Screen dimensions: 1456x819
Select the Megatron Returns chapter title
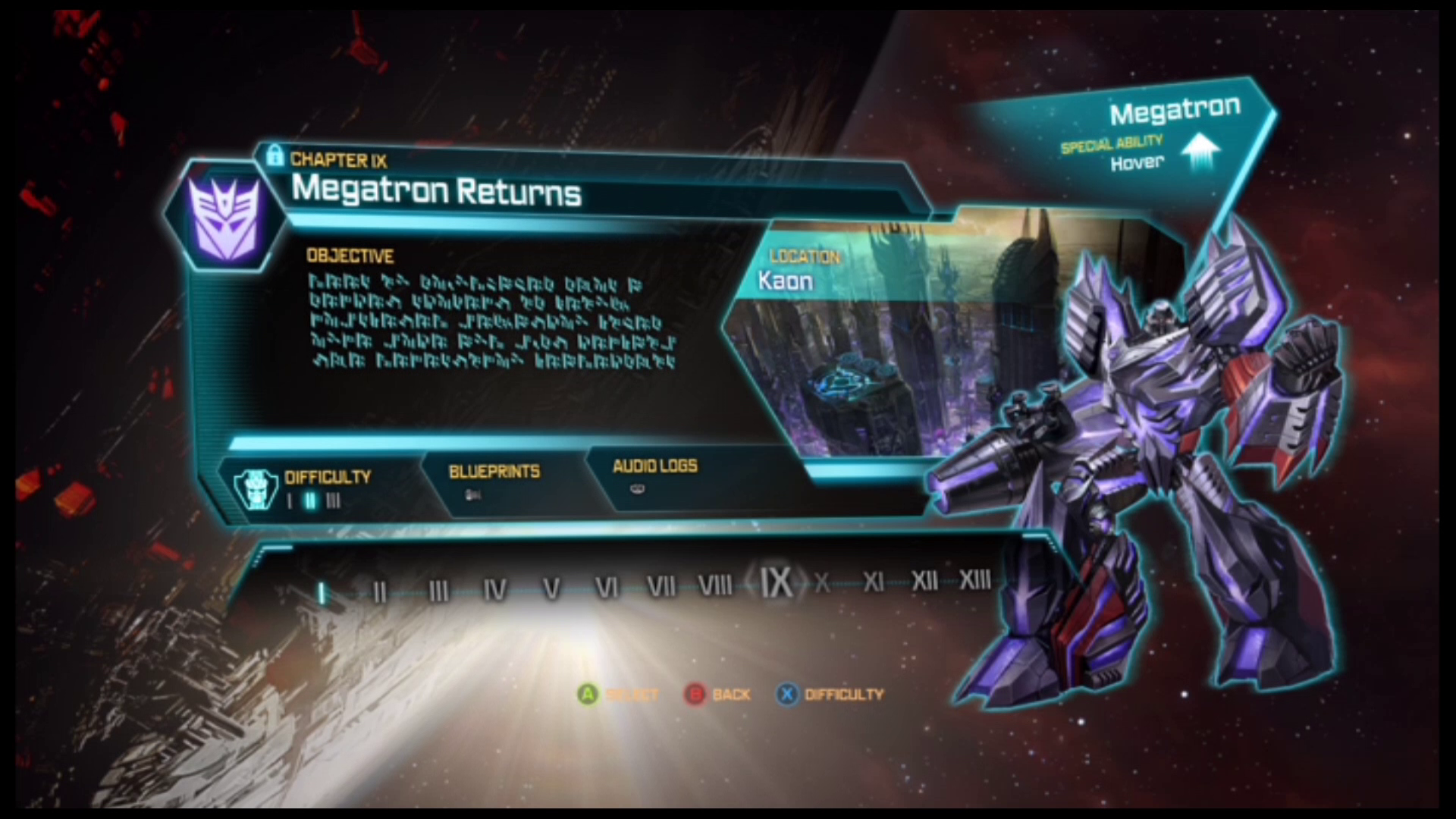tap(436, 190)
